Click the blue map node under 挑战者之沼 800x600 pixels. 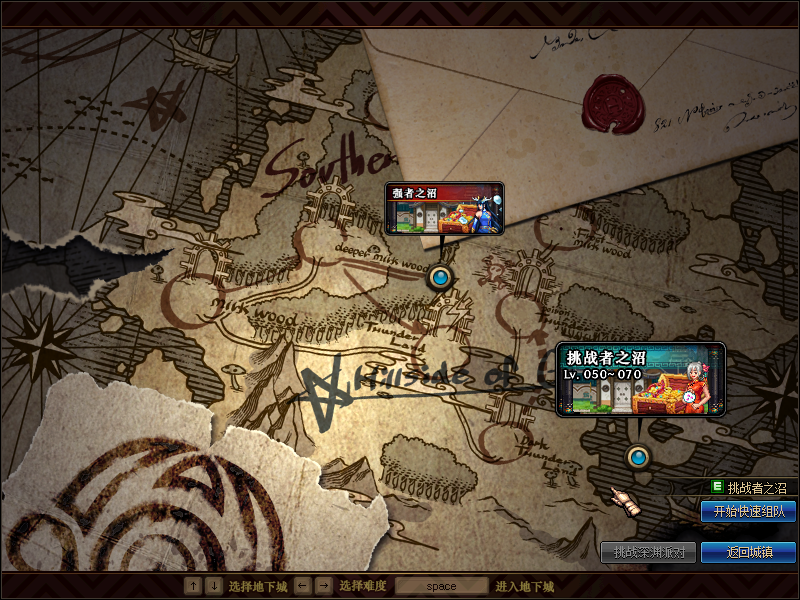coord(638,458)
